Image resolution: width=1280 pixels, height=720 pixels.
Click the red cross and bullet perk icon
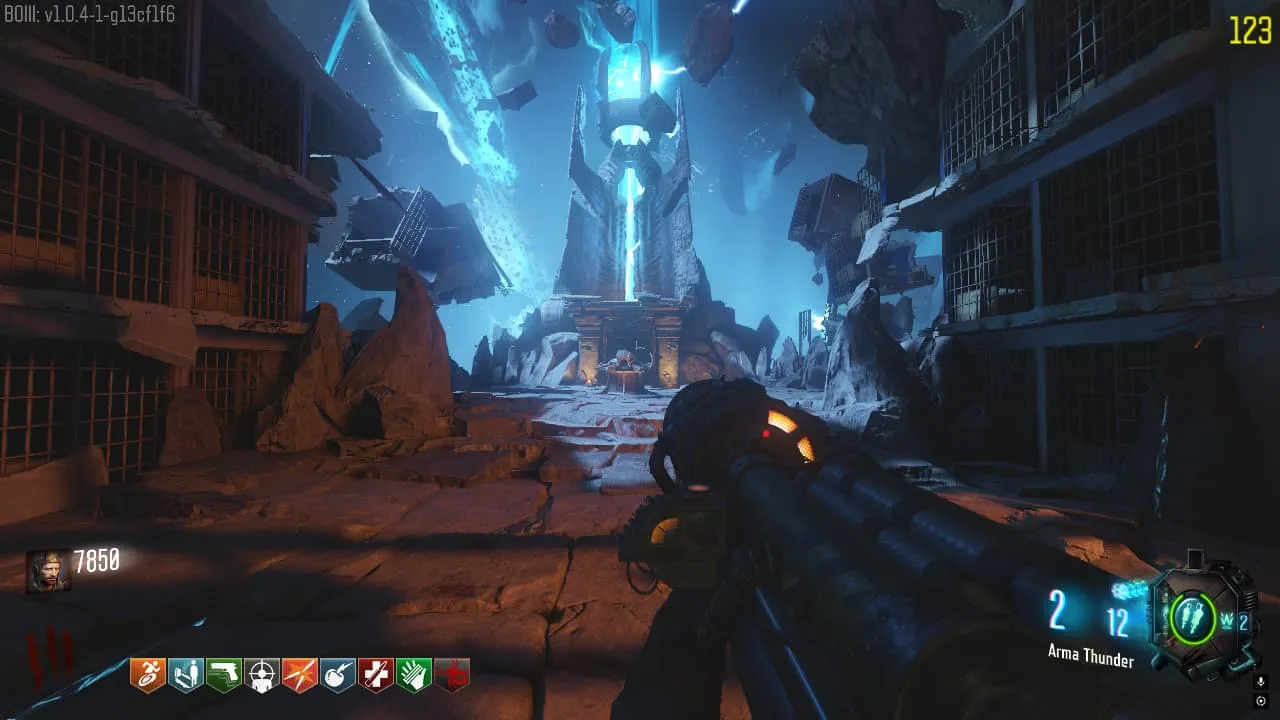pos(376,675)
